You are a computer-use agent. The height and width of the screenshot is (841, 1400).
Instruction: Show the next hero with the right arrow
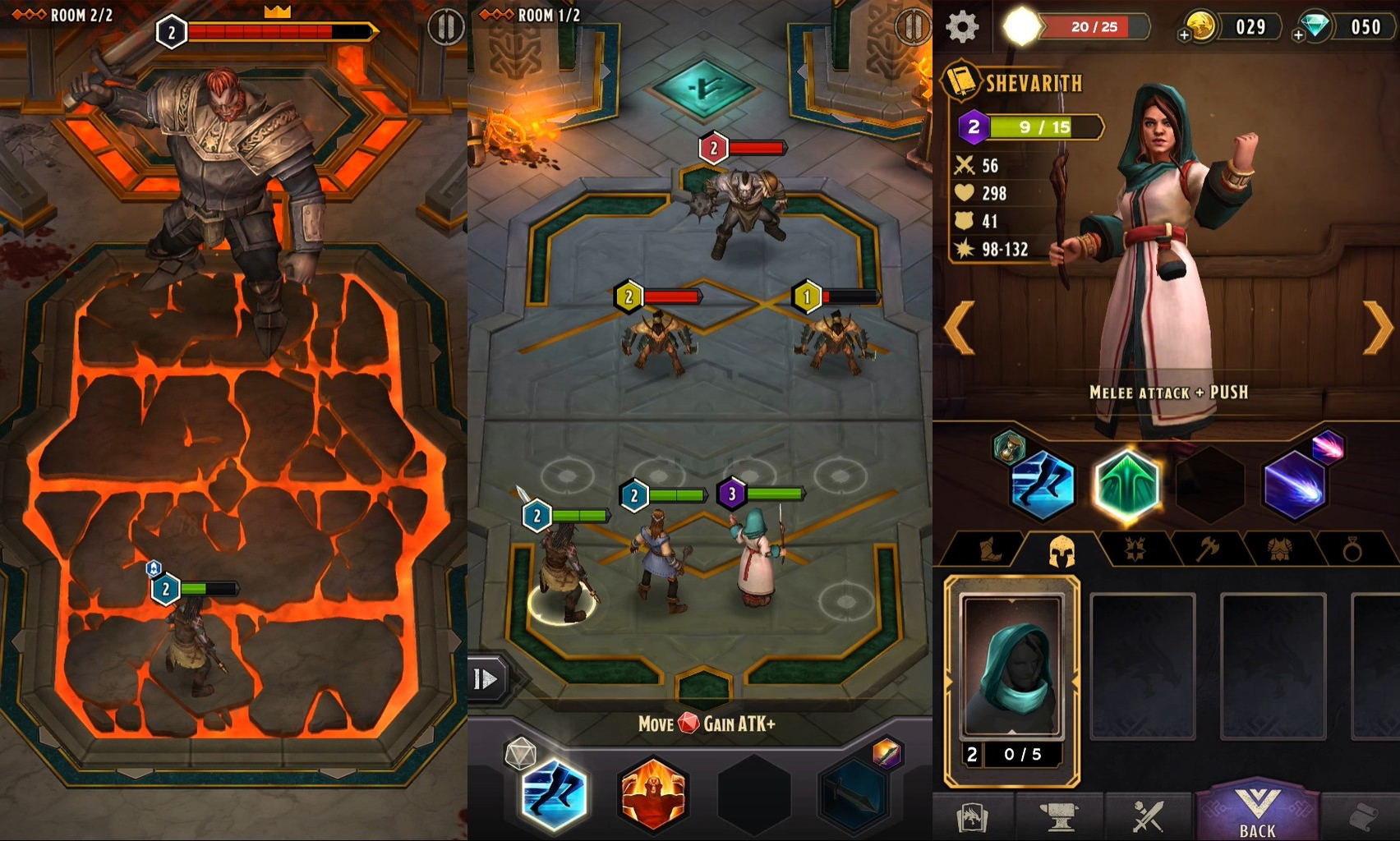pyautogui.click(x=1378, y=327)
